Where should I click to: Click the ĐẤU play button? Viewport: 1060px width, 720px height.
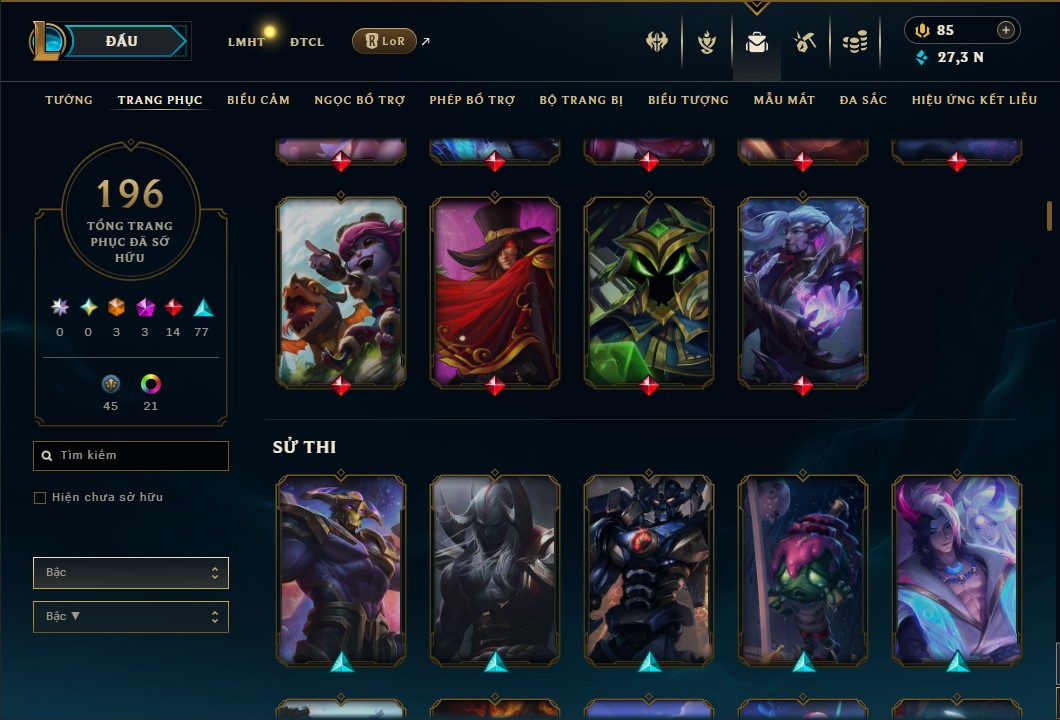122,41
